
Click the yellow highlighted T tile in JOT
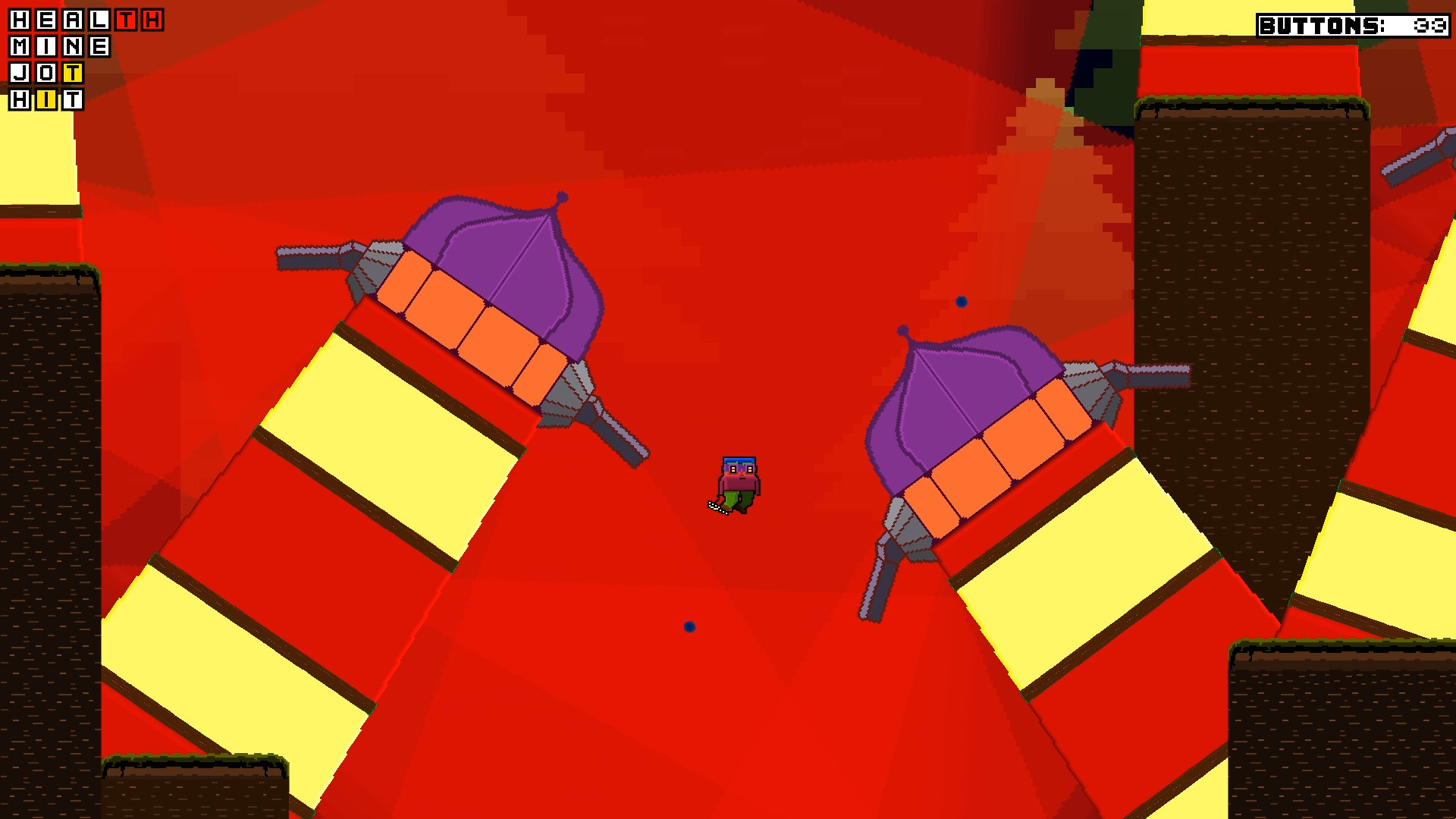(x=73, y=74)
